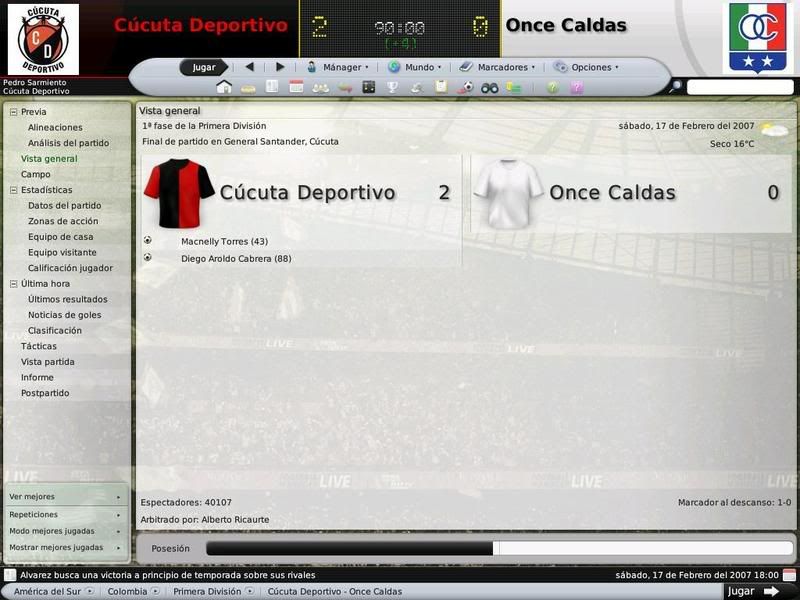Select Calificación jugador entry
This screenshot has height=600, width=800.
click(x=70, y=268)
